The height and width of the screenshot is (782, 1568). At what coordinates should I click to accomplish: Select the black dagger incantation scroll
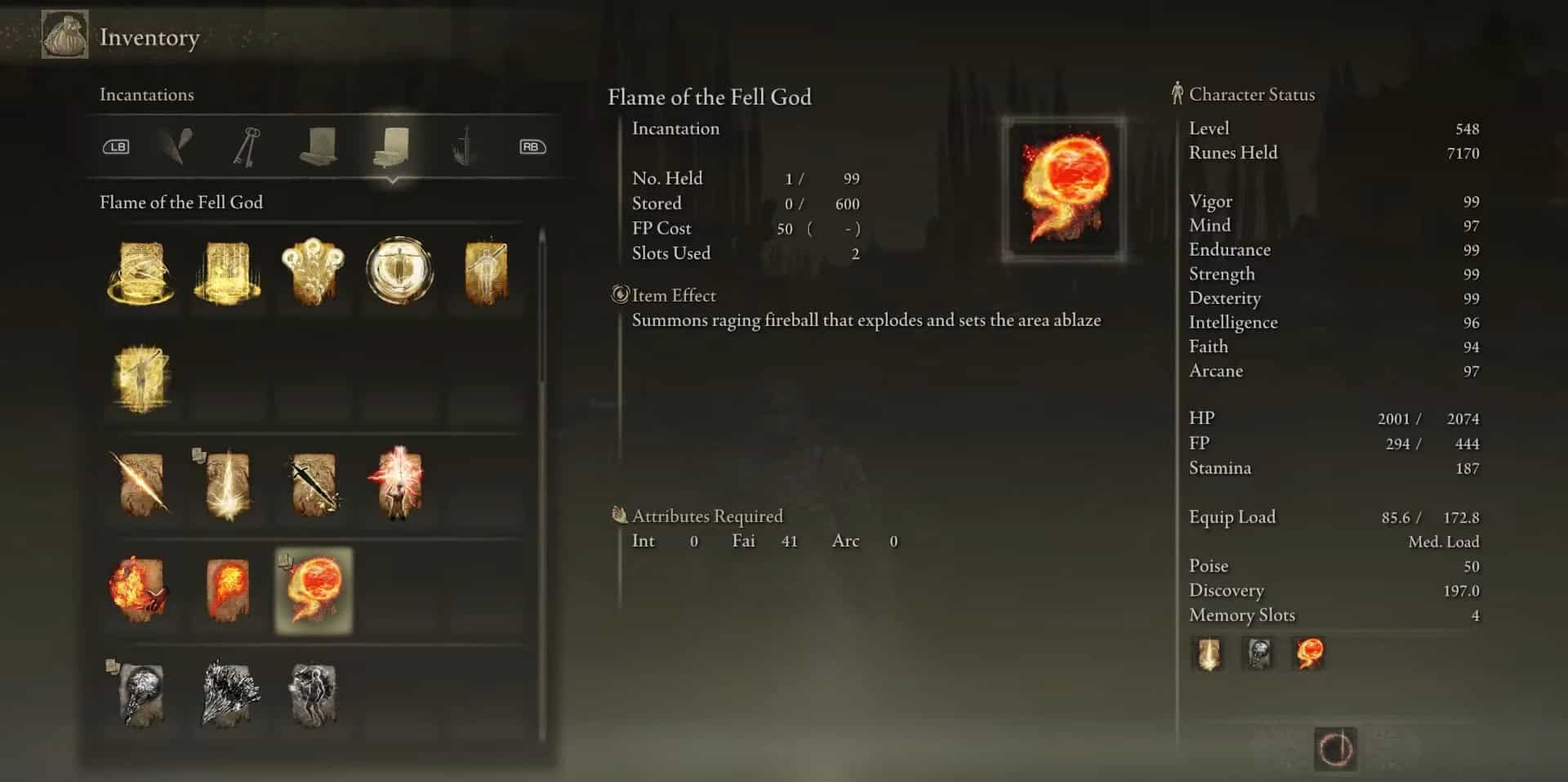[x=314, y=484]
